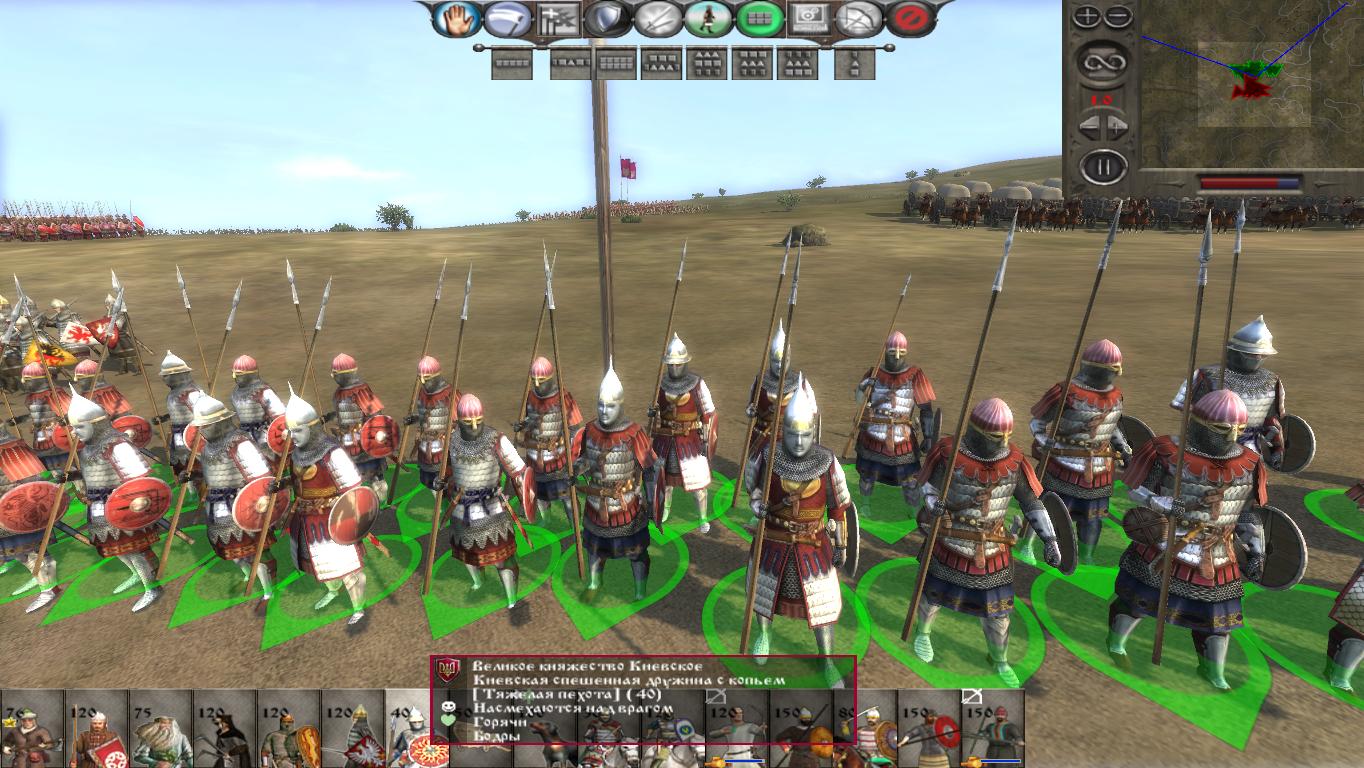
Task: Zoom out the minimap with minus button
Action: [x=1118, y=15]
